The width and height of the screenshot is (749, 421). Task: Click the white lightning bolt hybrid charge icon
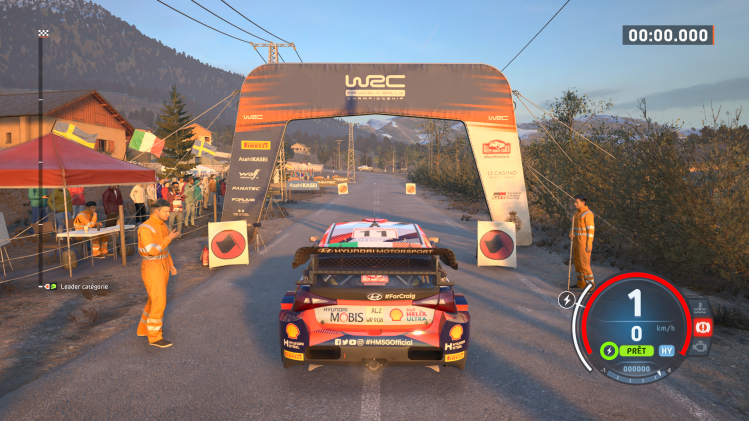(x=567, y=299)
